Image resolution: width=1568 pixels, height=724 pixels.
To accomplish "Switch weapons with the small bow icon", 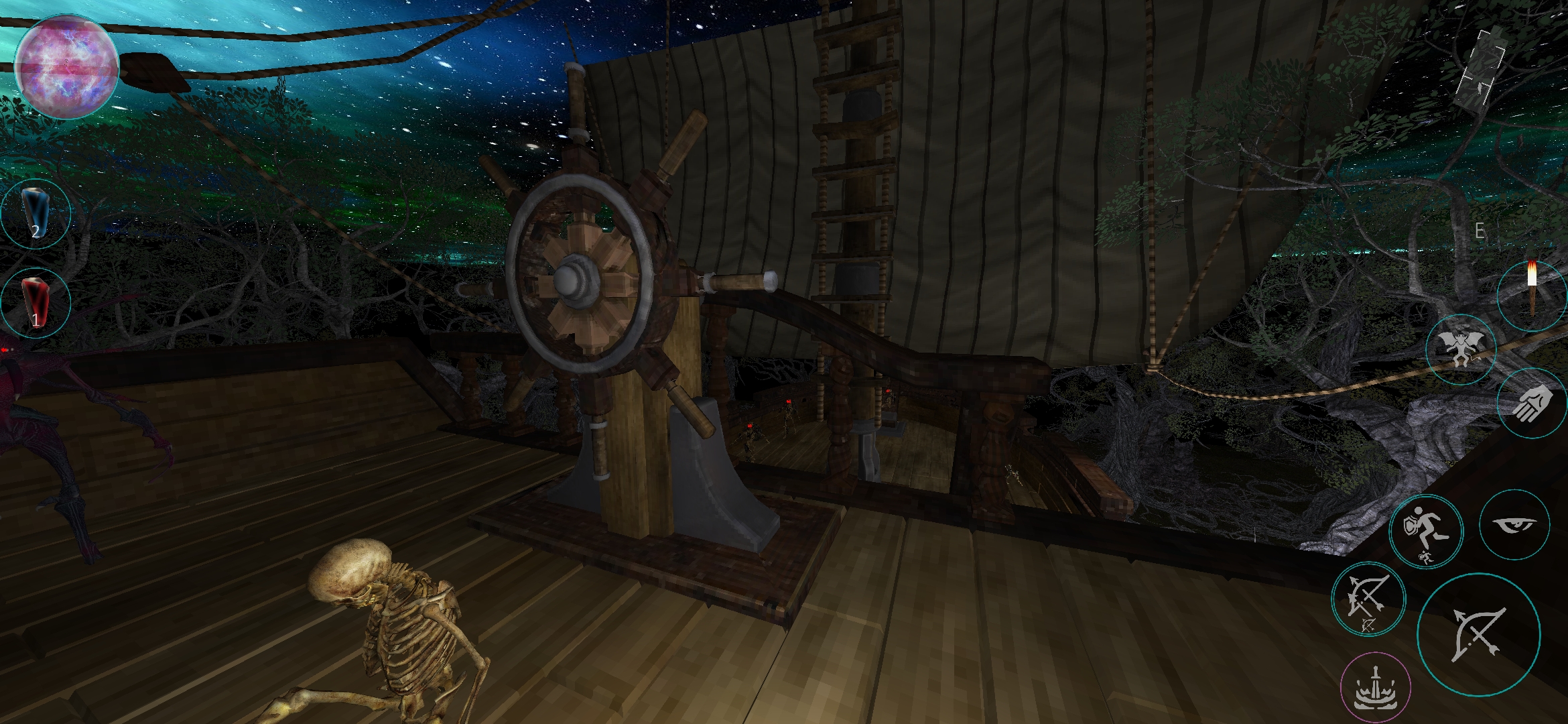I will pos(1368,599).
